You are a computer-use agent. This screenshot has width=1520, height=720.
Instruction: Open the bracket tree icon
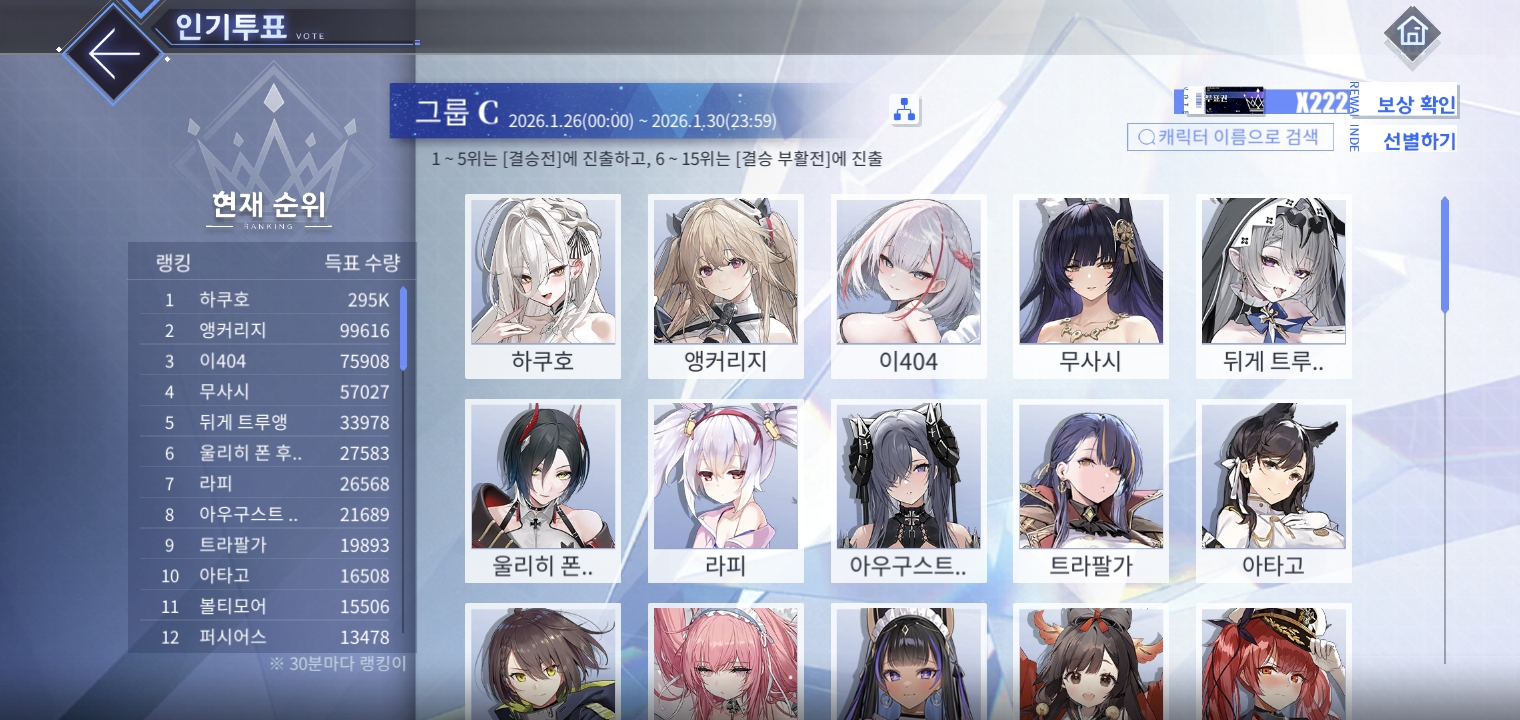904,110
